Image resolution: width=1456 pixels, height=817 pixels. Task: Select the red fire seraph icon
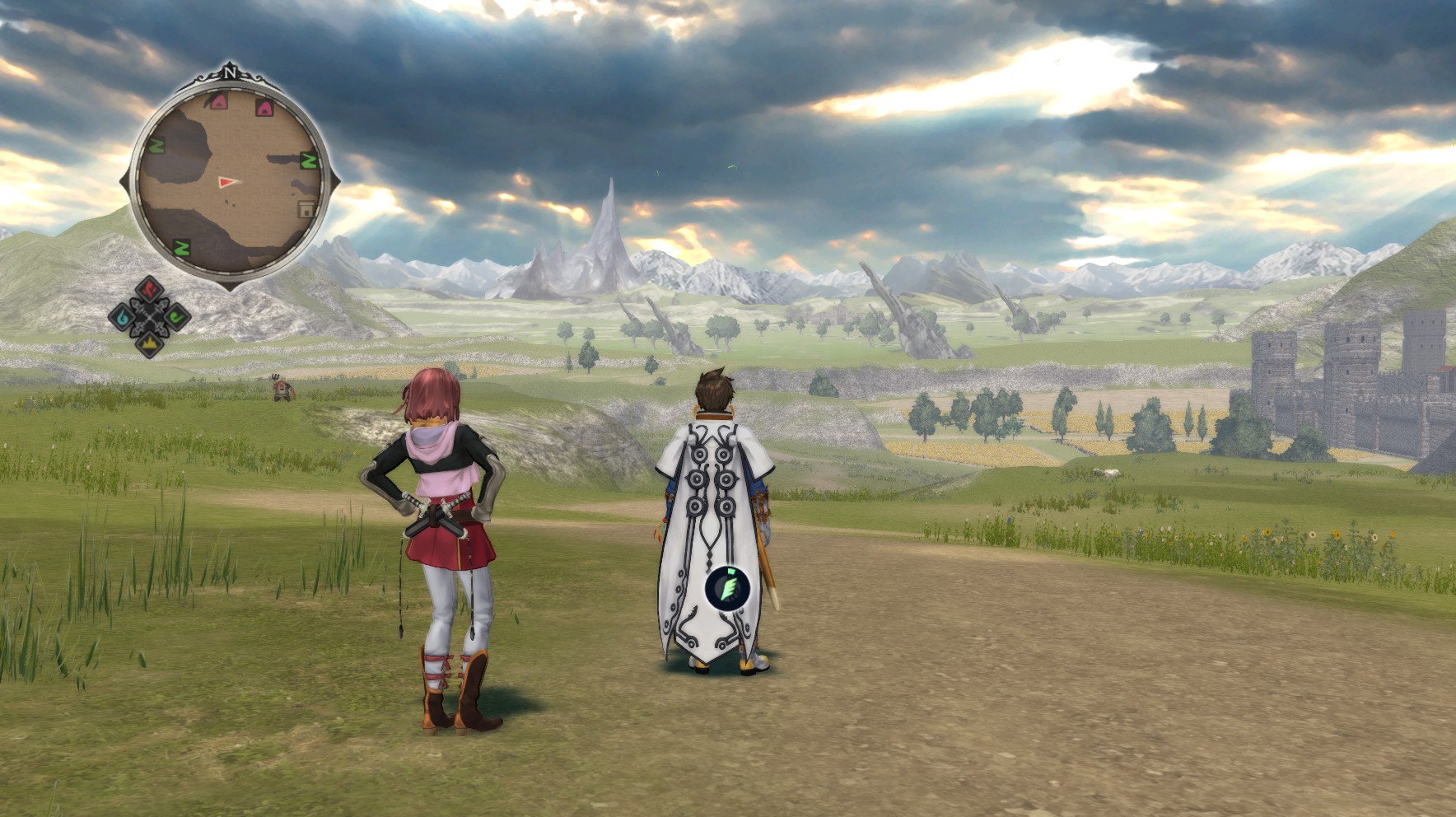(x=150, y=289)
